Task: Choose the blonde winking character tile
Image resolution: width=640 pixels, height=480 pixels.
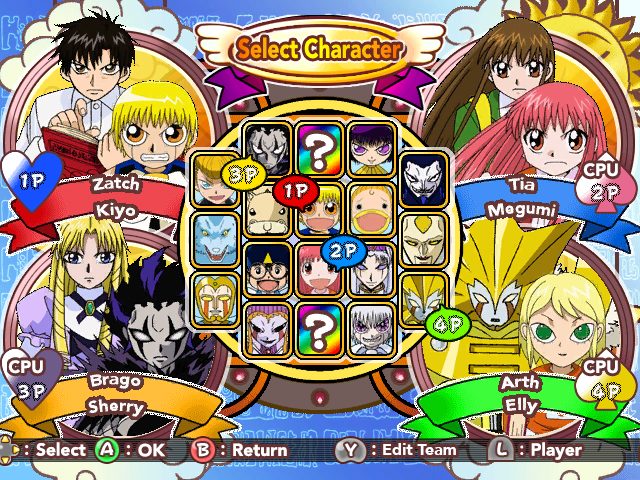Action: 214,180
